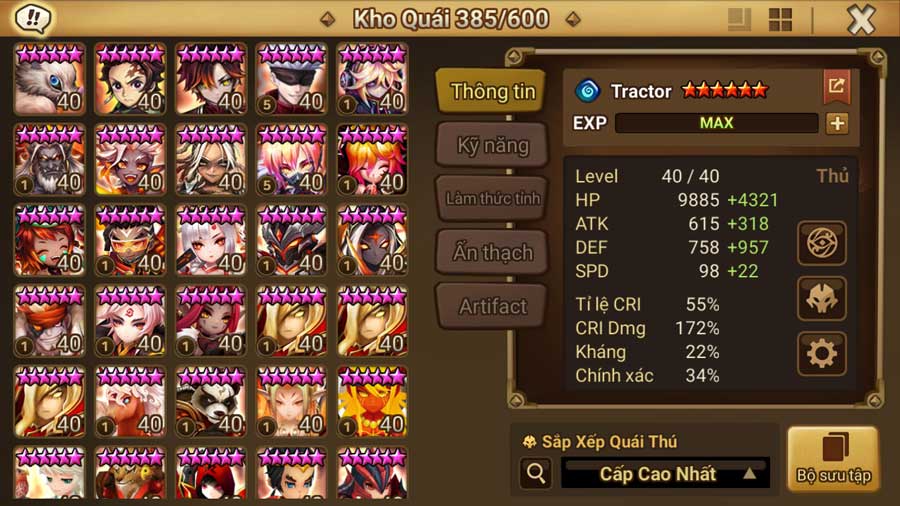Show the Ấn thạch runes tab
This screenshot has height=506, width=900.
[x=492, y=252]
